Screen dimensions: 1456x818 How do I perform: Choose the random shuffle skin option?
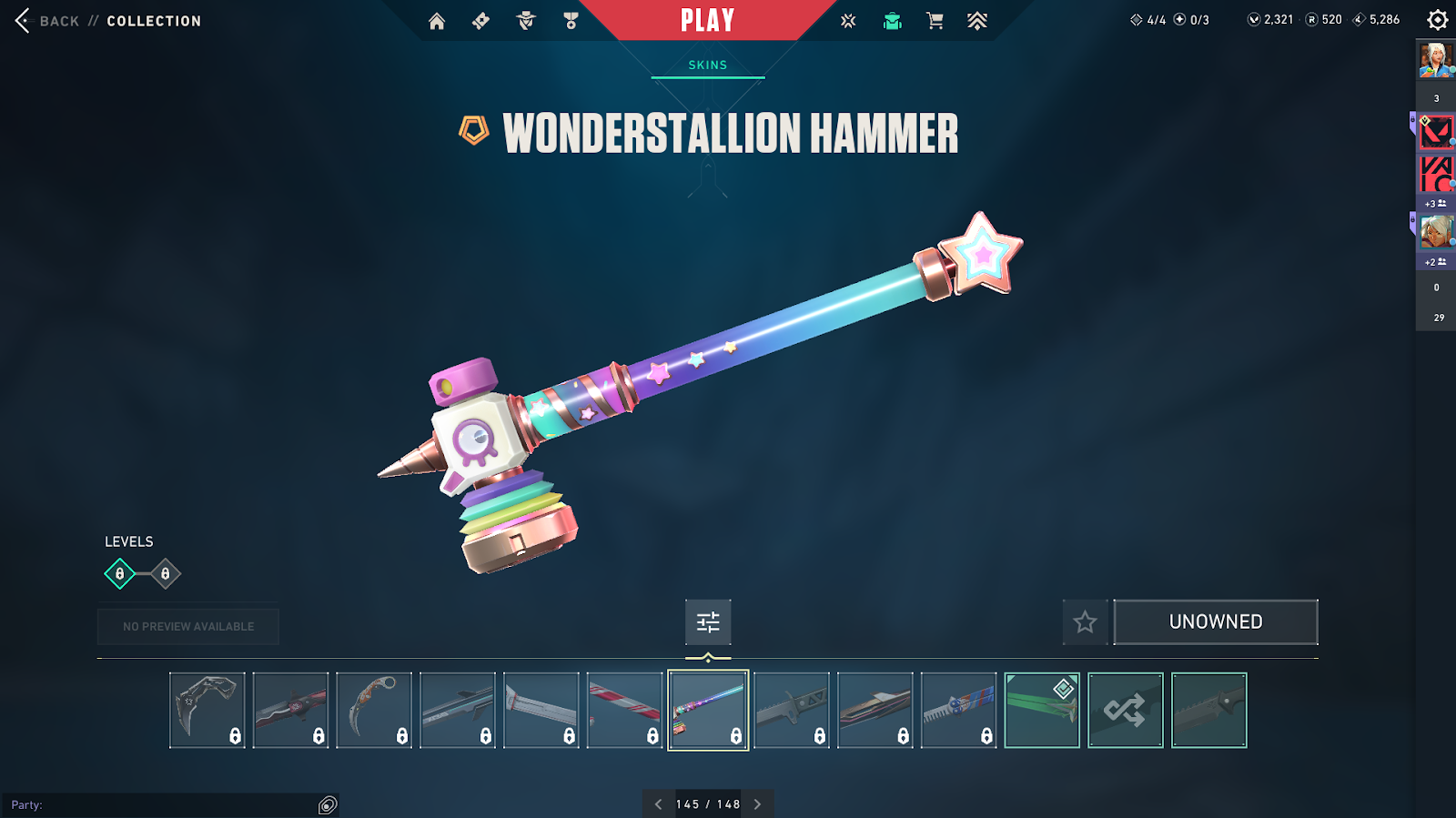click(x=1126, y=711)
